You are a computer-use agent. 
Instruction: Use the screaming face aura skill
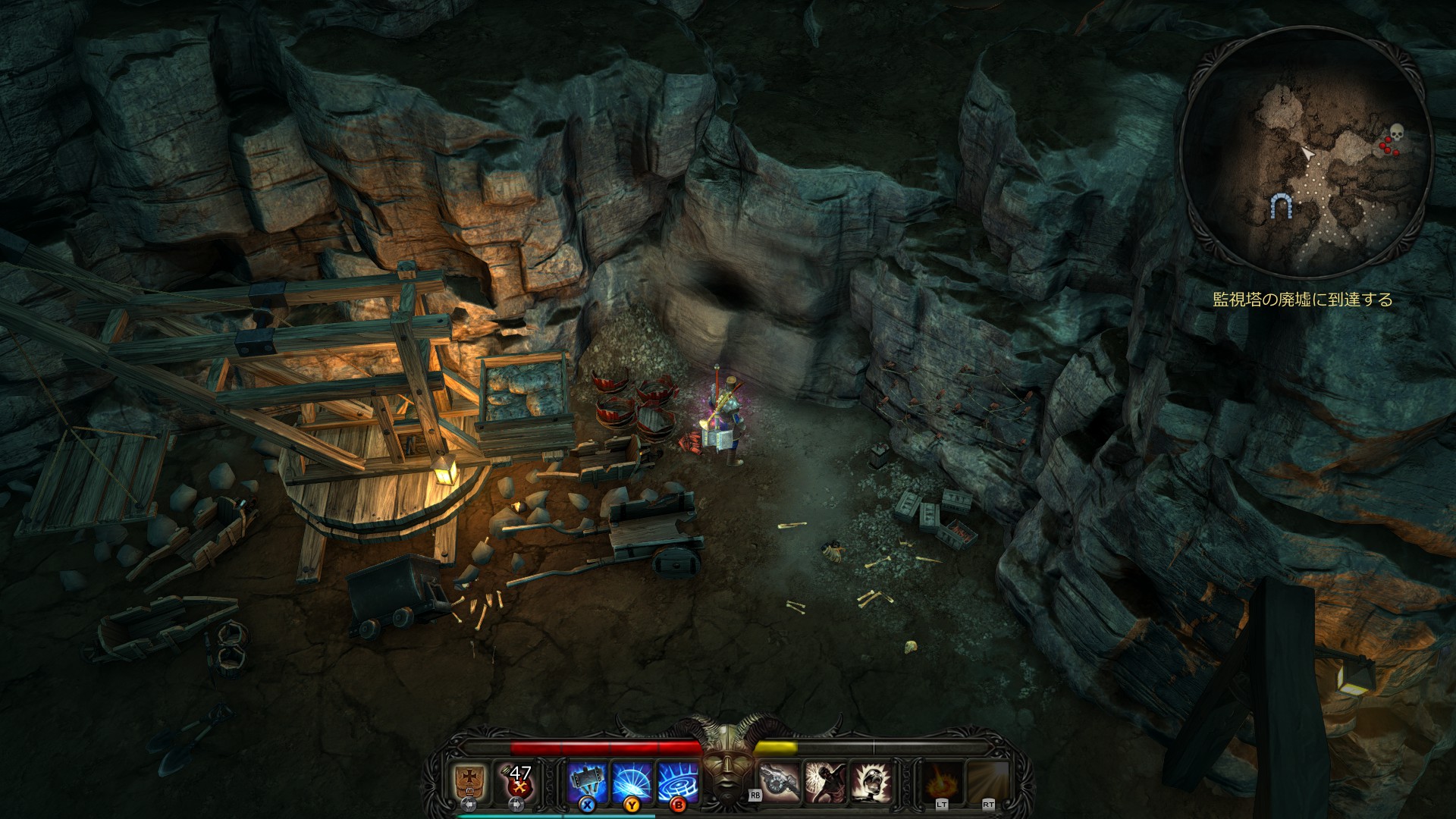point(871,781)
